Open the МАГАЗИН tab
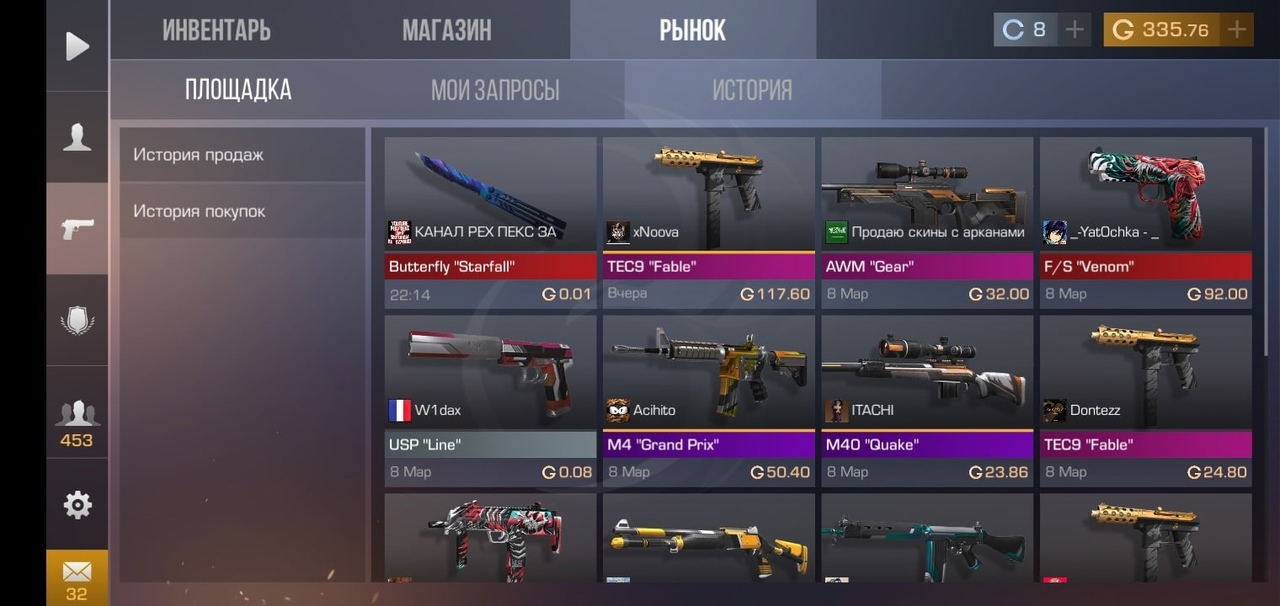Screen dimensions: 1280x606 tap(446, 30)
